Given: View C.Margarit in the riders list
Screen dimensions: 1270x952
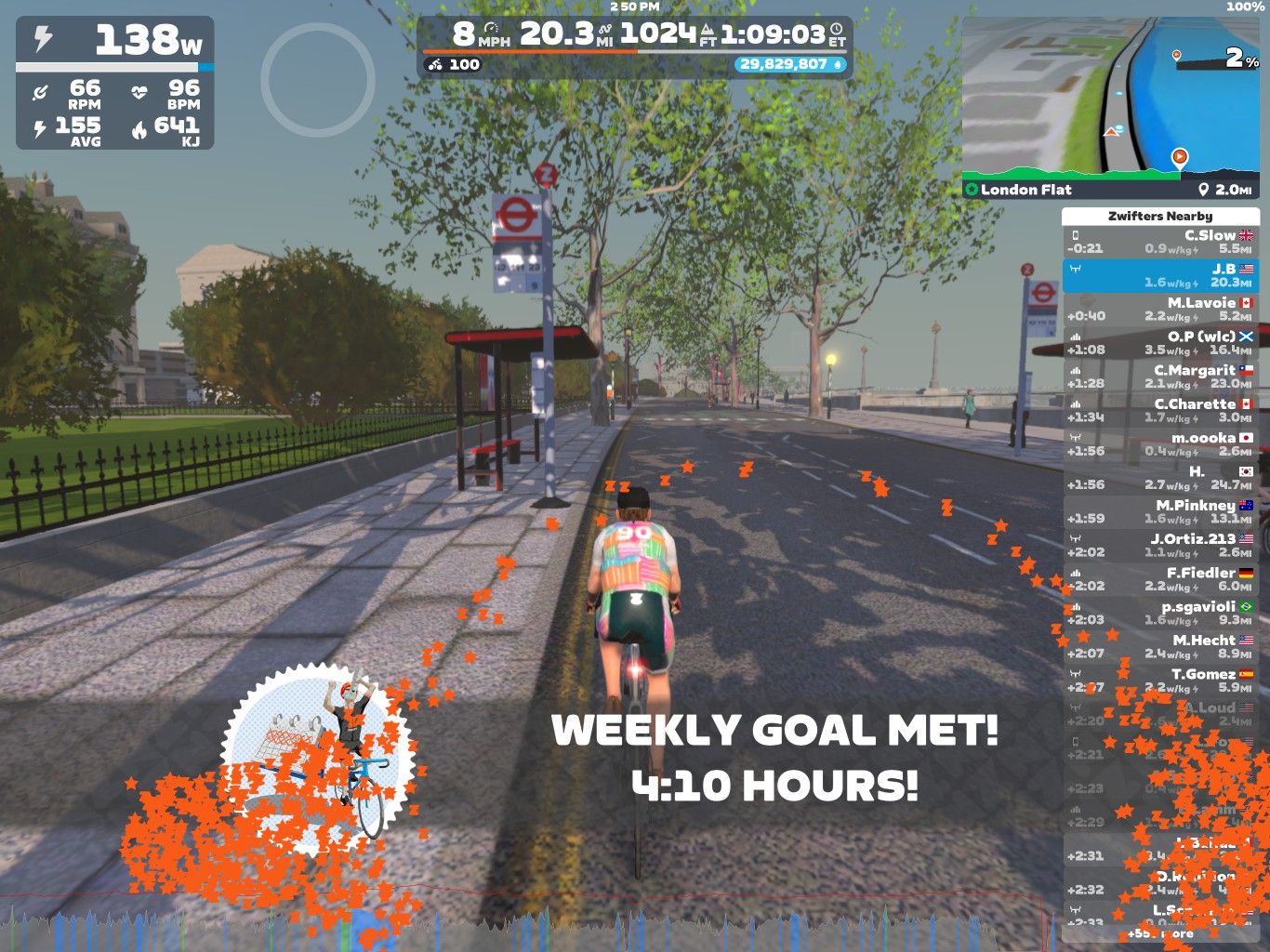Looking at the screenshot, I should pyautogui.click(x=1160, y=377).
